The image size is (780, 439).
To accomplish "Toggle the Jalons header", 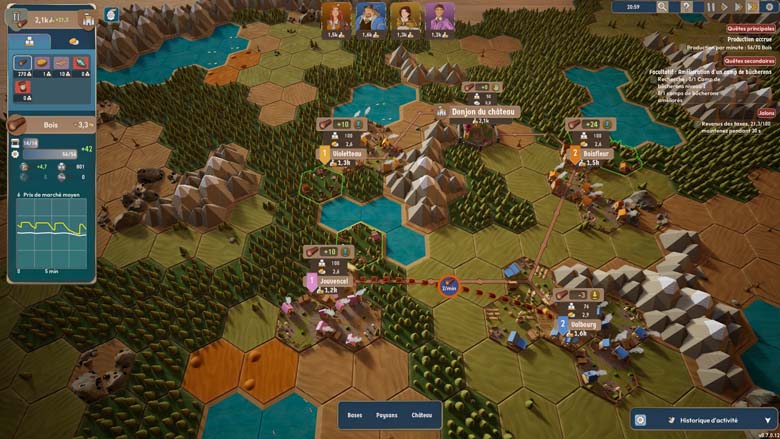I will pyautogui.click(x=765, y=113).
